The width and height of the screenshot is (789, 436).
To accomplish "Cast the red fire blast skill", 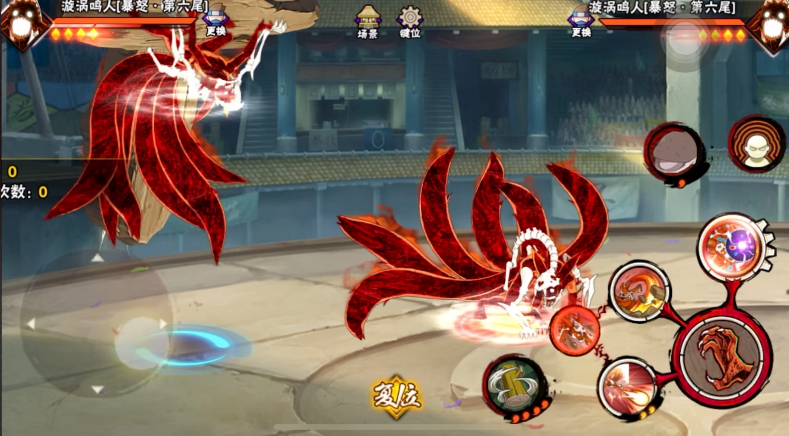I will [628, 386].
